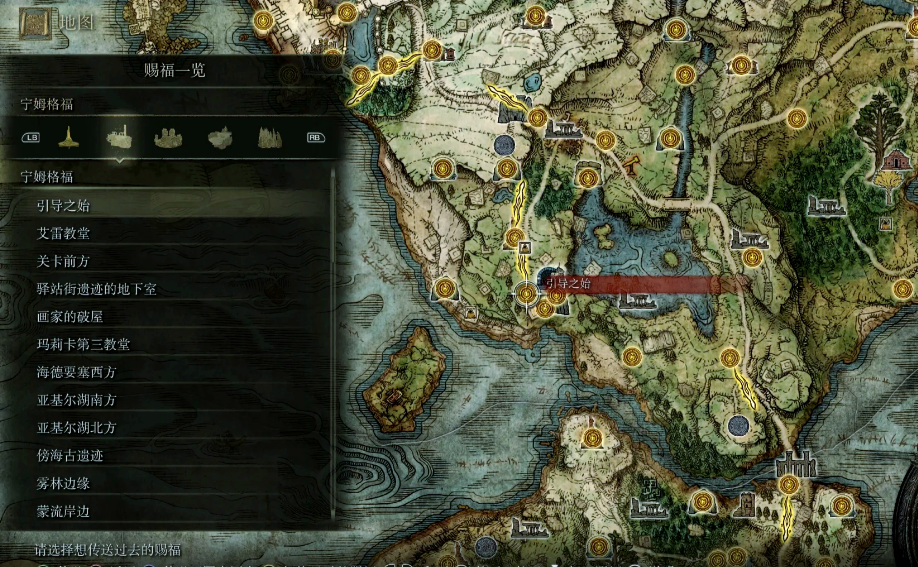The height and width of the screenshot is (567, 918).
Task: Switch to the third region icon tab
Action: (169, 137)
